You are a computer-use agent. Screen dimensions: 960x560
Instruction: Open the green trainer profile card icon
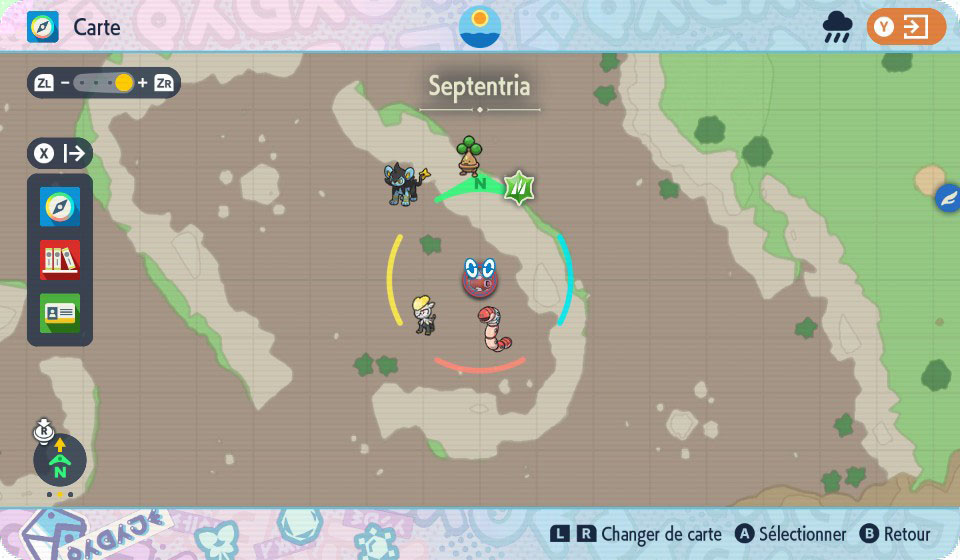(x=60, y=313)
